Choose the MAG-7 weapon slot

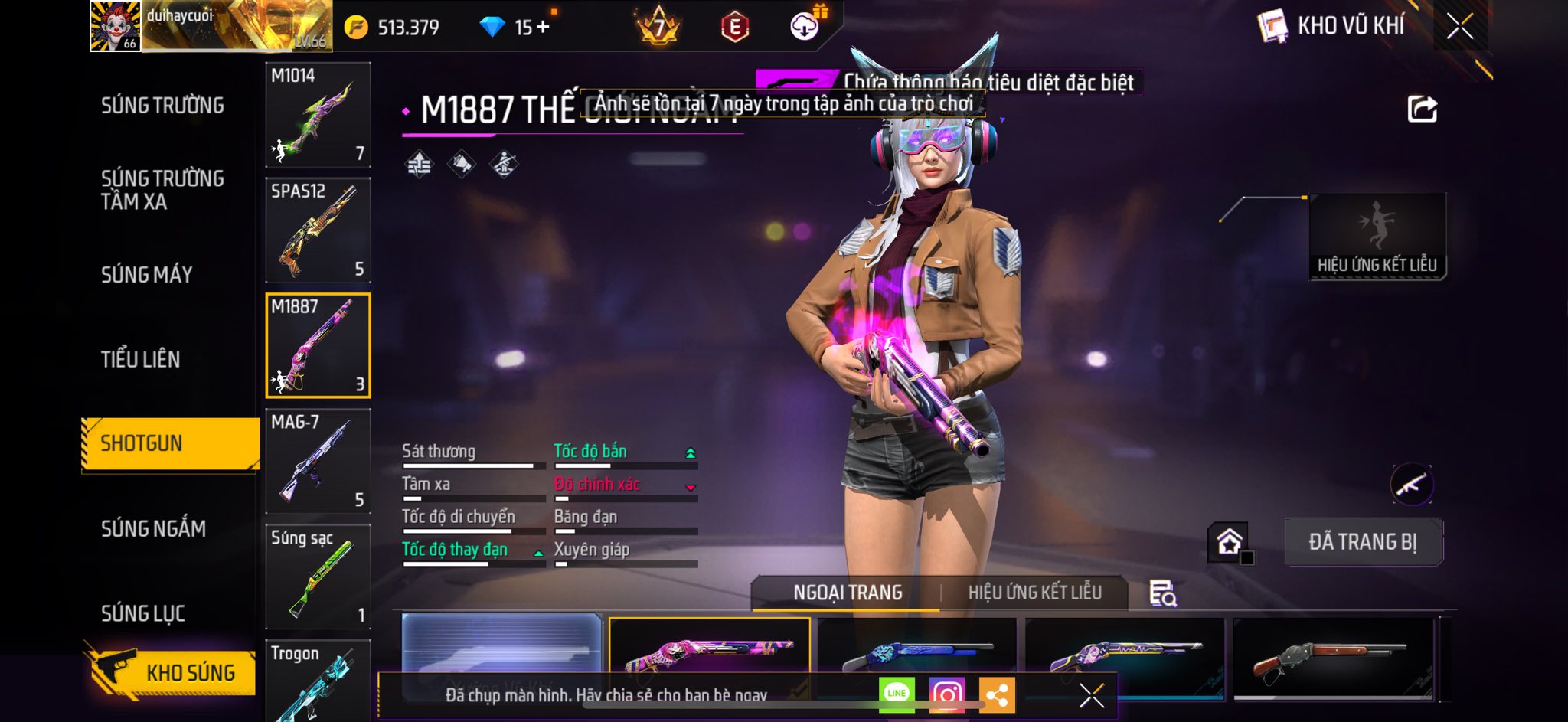[x=318, y=461]
